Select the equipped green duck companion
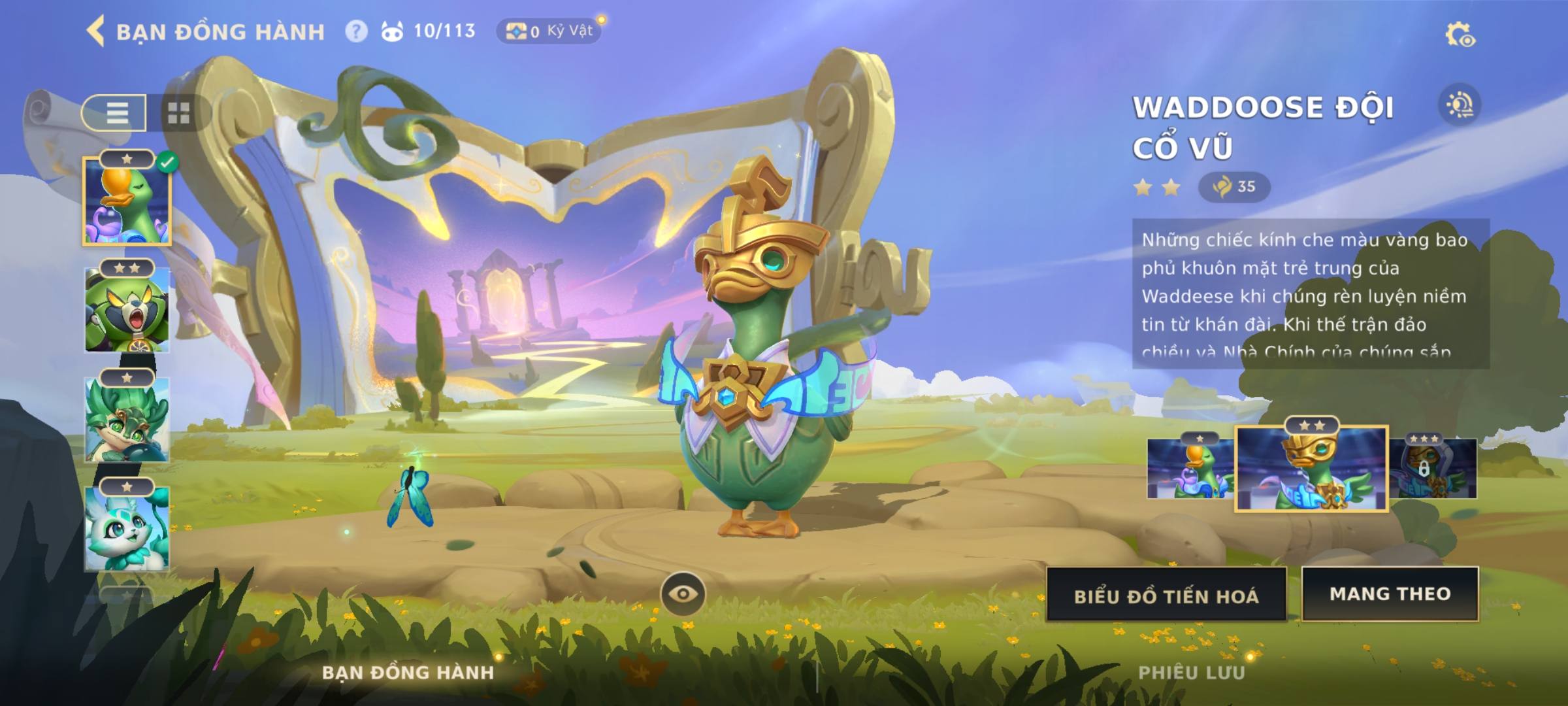Screen dimensions: 1568x706 (127, 201)
